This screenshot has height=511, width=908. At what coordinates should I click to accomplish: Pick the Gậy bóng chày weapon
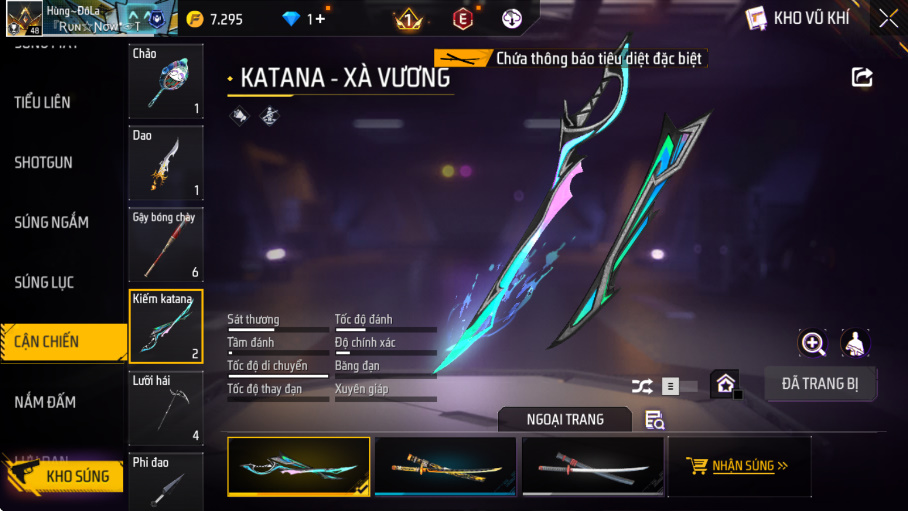[166, 244]
